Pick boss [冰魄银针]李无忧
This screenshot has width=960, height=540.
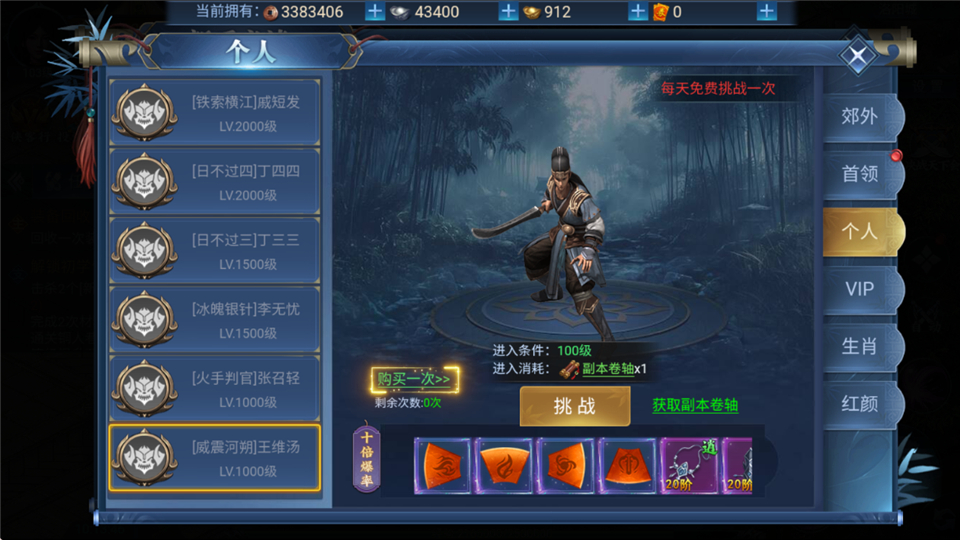click(x=215, y=319)
